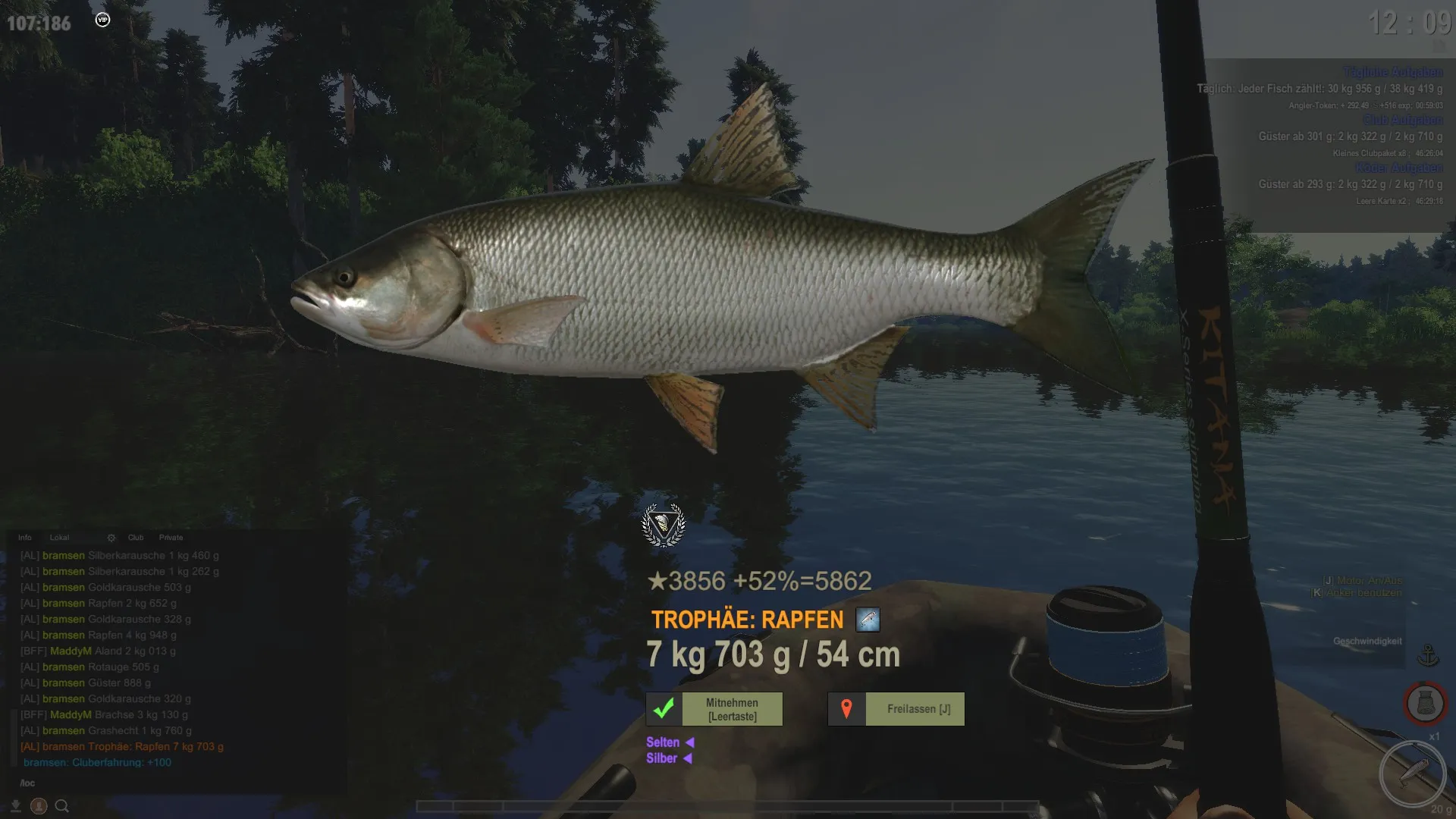The height and width of the screenshot is (819, 1456).
Task: Open chat settings gear icon
Action: (x=111, y=538)
